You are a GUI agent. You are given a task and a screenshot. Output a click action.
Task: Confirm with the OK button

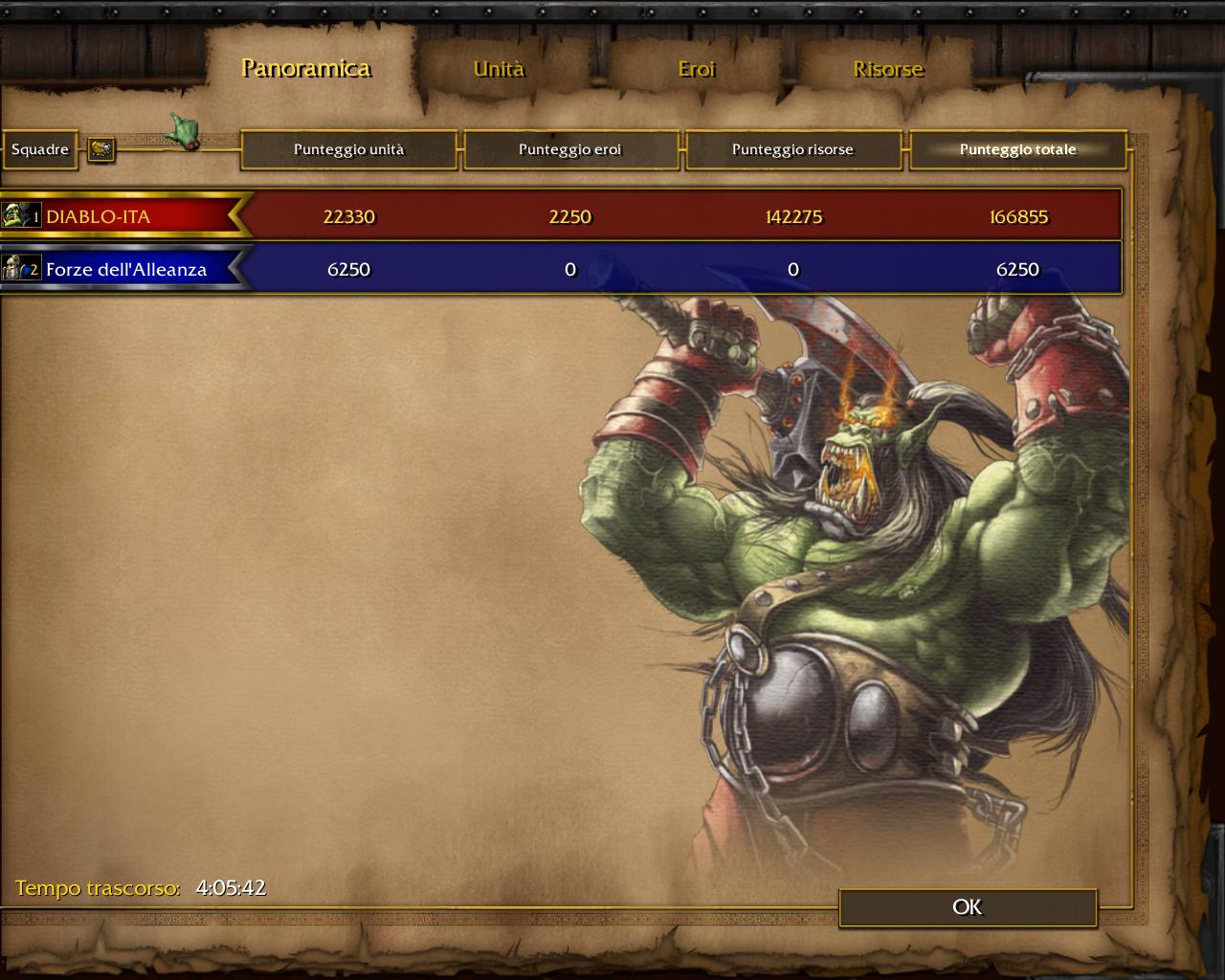(x=968, y=907)
